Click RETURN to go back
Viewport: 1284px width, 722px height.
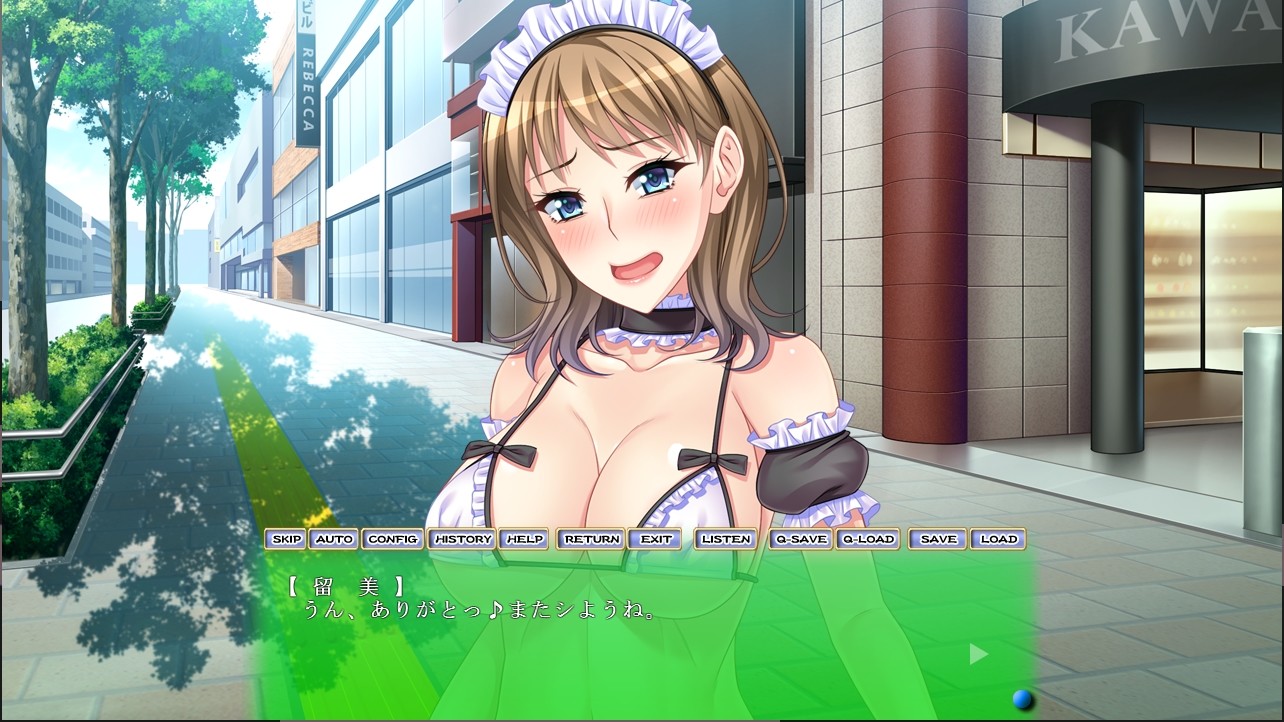(x=589, y=538)
